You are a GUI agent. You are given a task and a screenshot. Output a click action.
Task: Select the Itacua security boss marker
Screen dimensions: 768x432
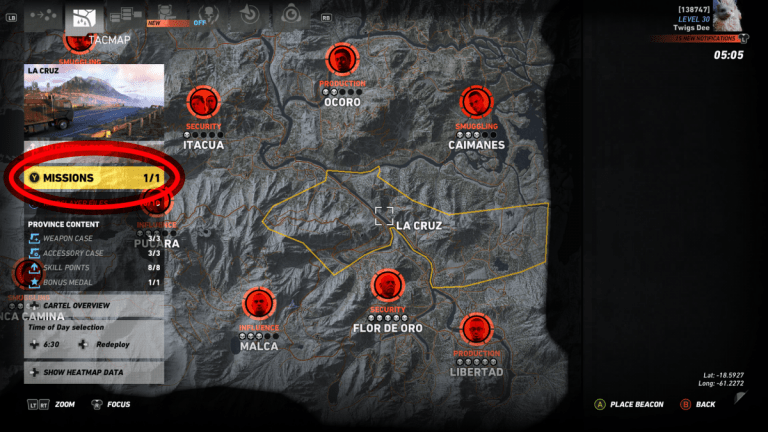pos(203,102)
